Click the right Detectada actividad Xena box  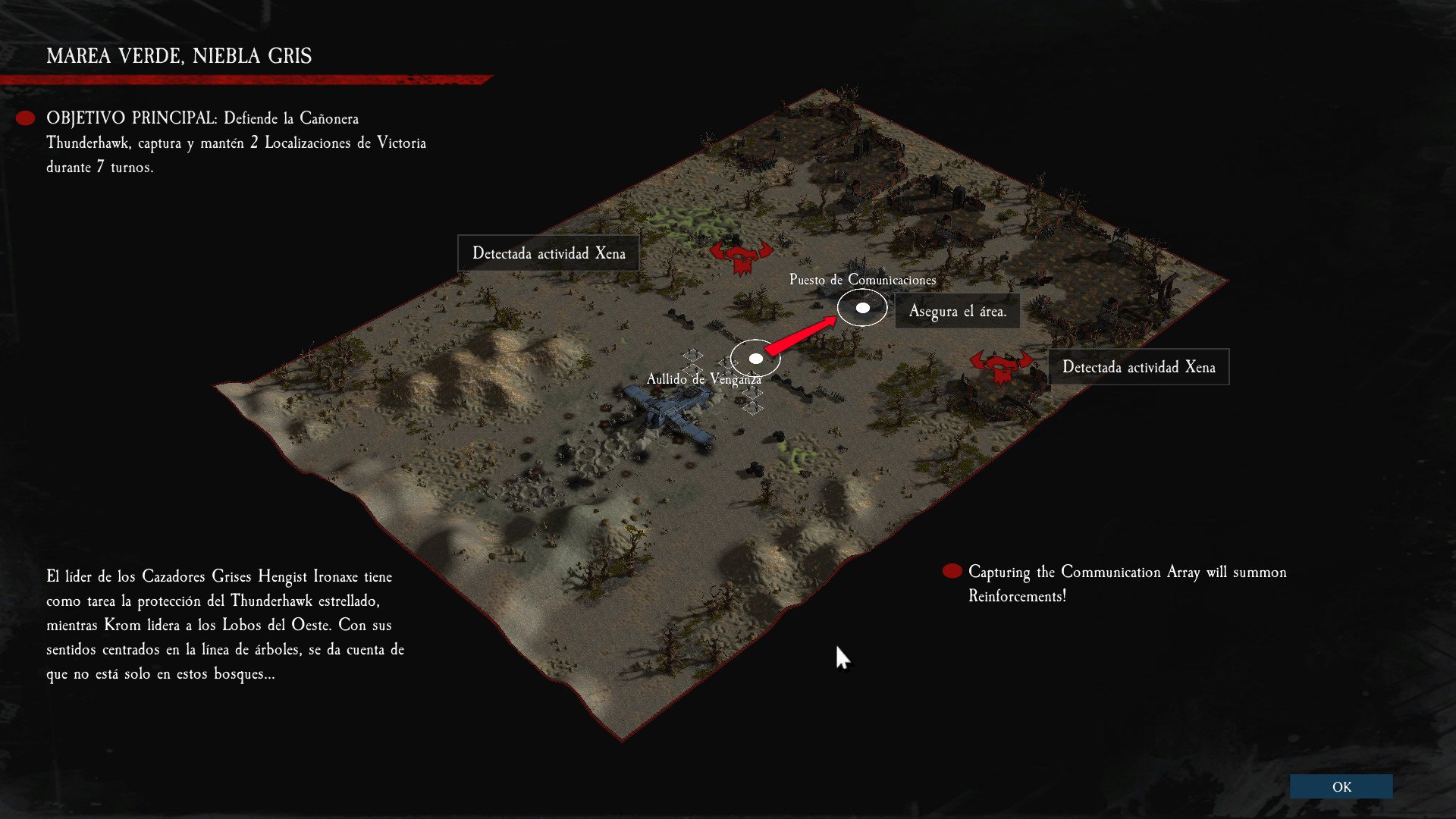pos(1140,367)
